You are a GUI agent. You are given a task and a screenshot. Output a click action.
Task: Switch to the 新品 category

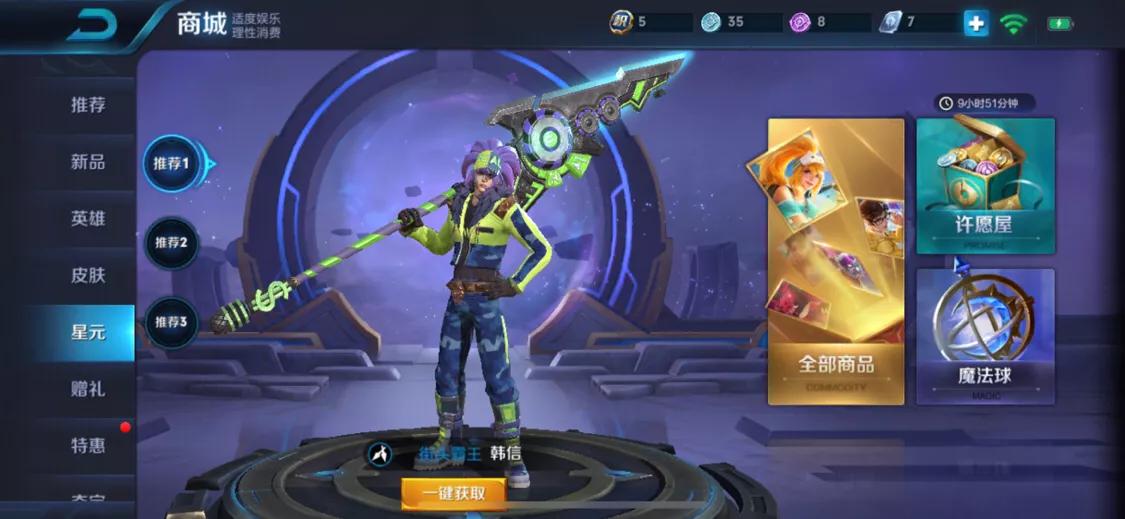88,162
